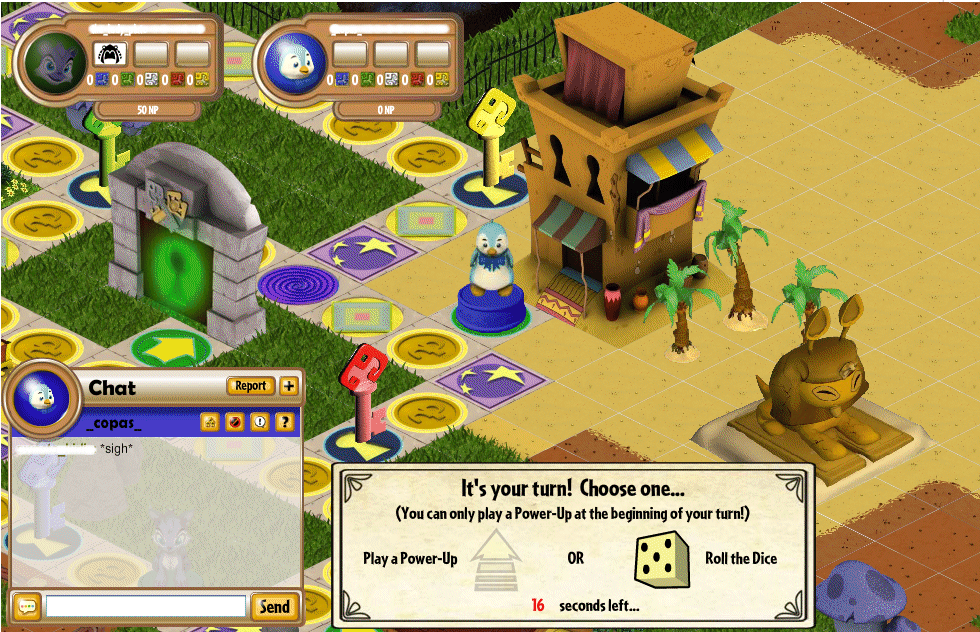The width and height of the screenshot is (980, 632).
Task: Click the exclamation mark icon in chat bar
Action: (x=259, y=422)
